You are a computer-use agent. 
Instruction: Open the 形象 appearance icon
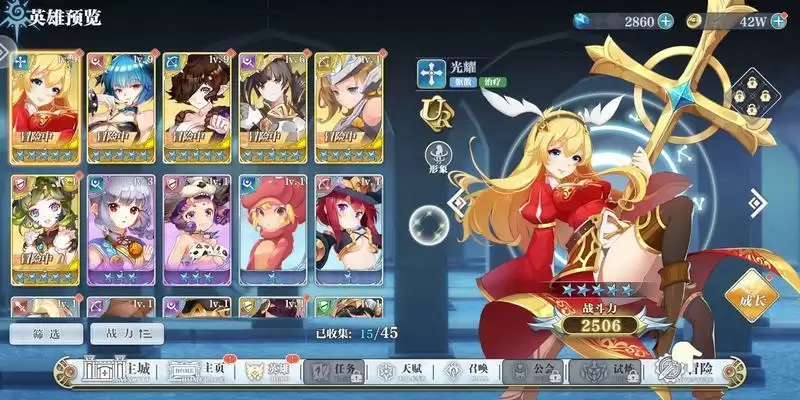click(437, 156)
